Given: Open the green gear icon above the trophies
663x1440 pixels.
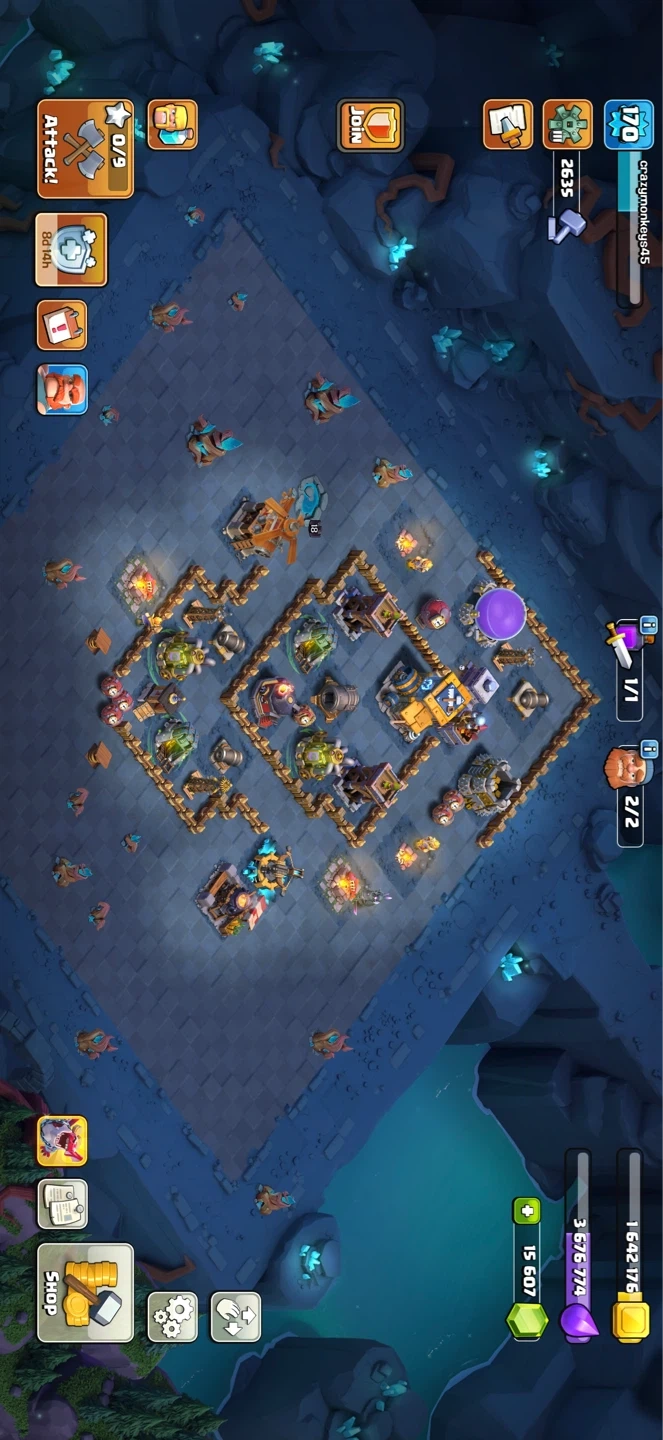Looking at the screenshot, I should tap(567, 125).
